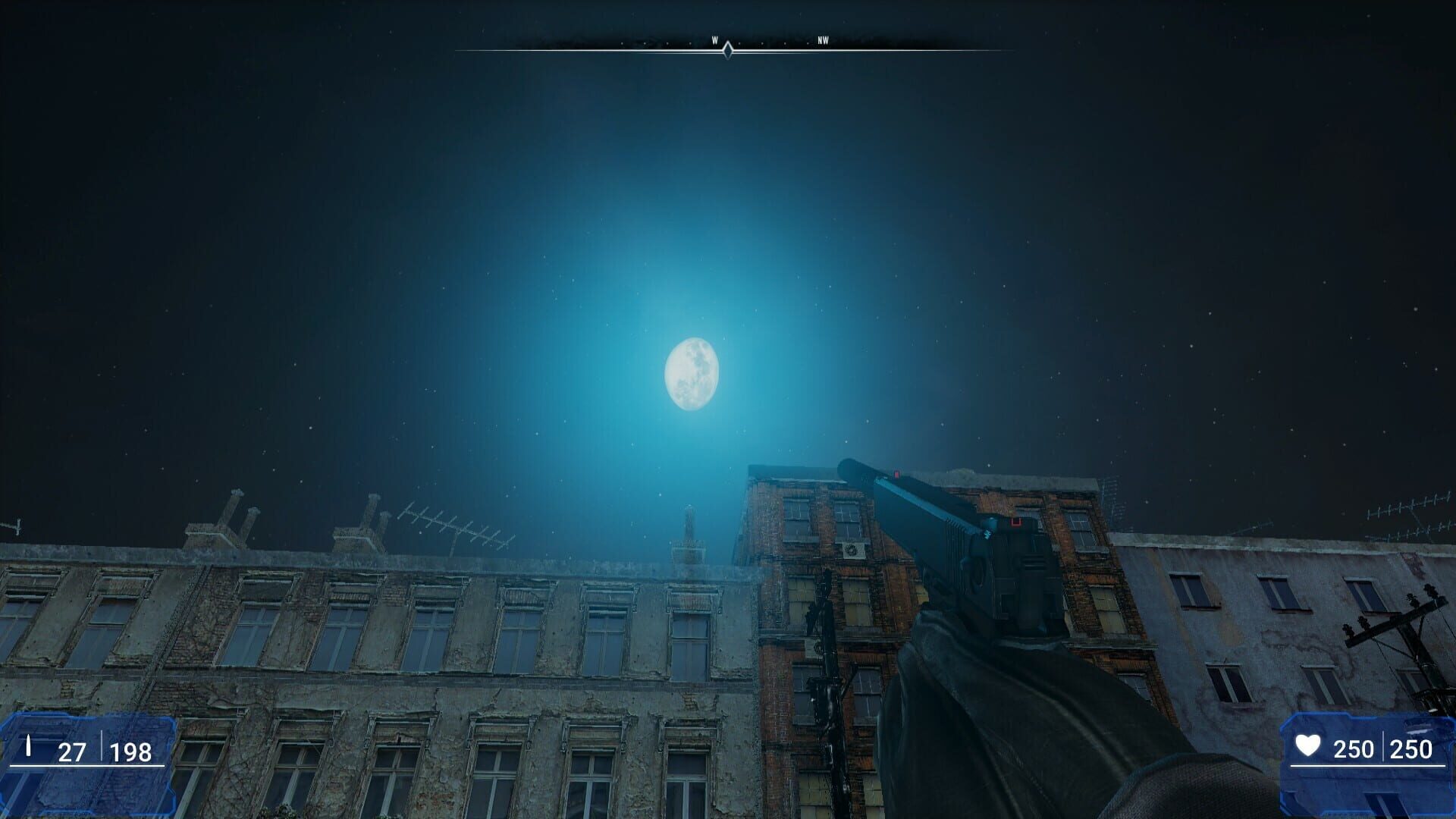Click the reserve ammo count showing 198
This screenshot has height=819, width=1456.
coord(130,752)
